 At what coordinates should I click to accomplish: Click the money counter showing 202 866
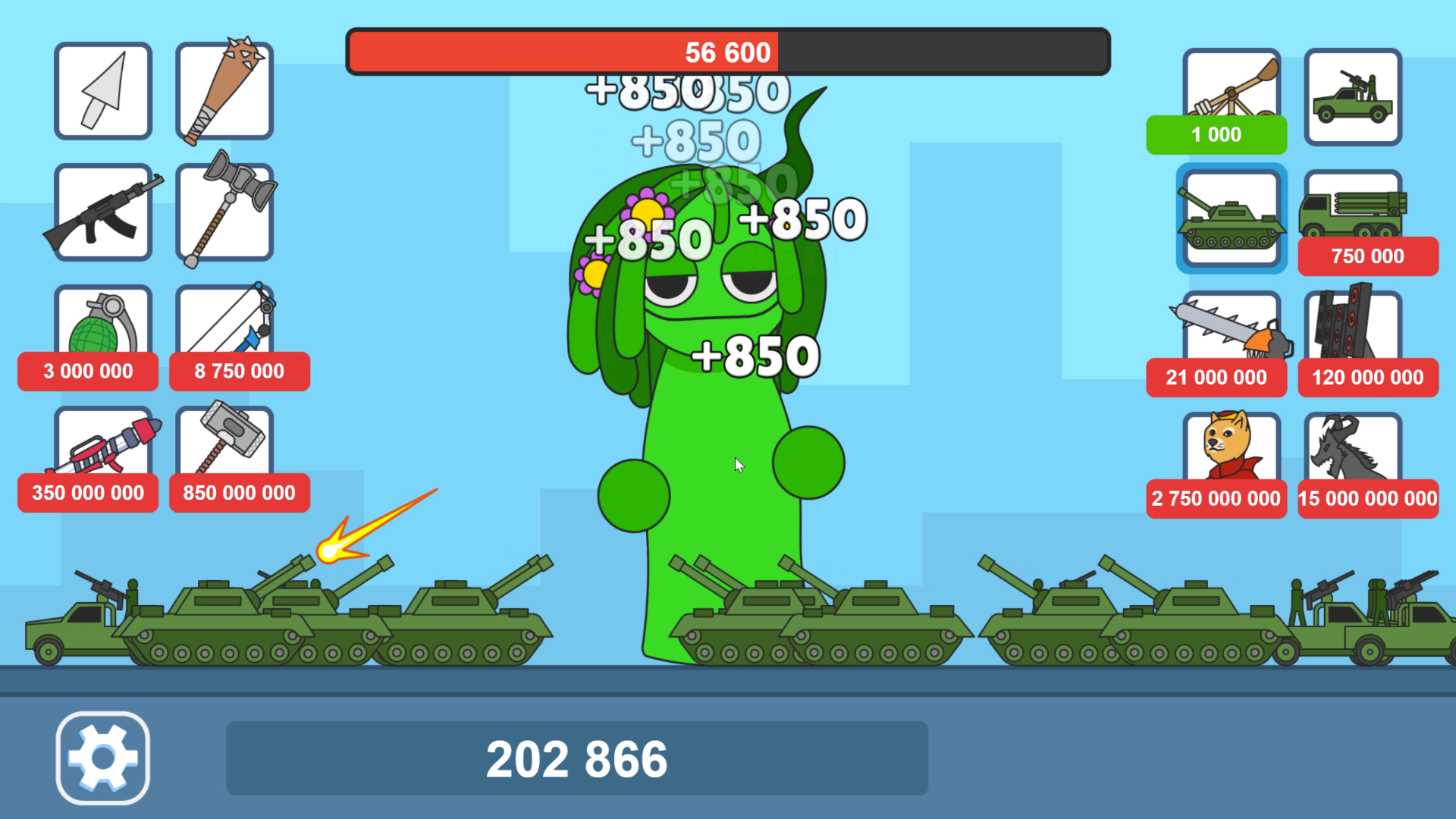tap(576, 756)
